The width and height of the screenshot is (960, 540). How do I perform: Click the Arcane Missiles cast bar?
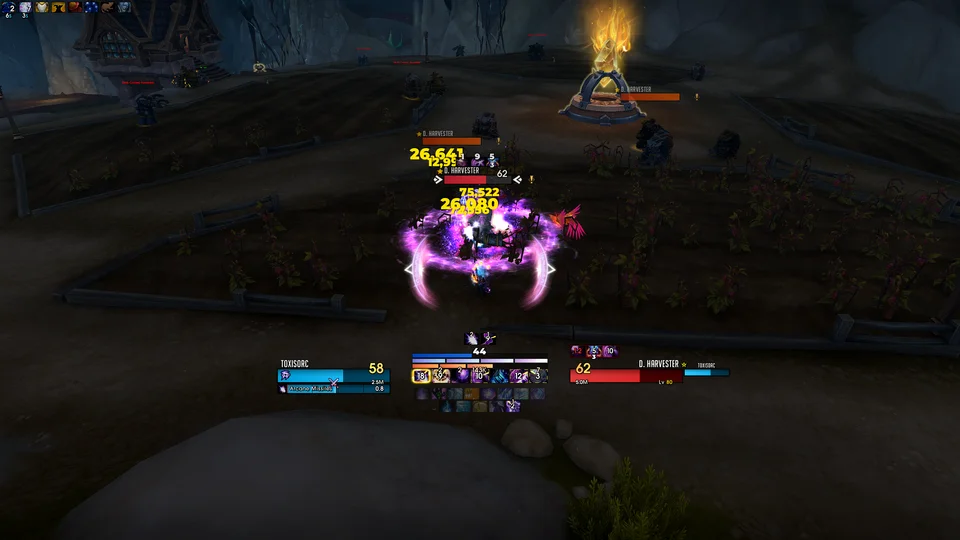320,388
